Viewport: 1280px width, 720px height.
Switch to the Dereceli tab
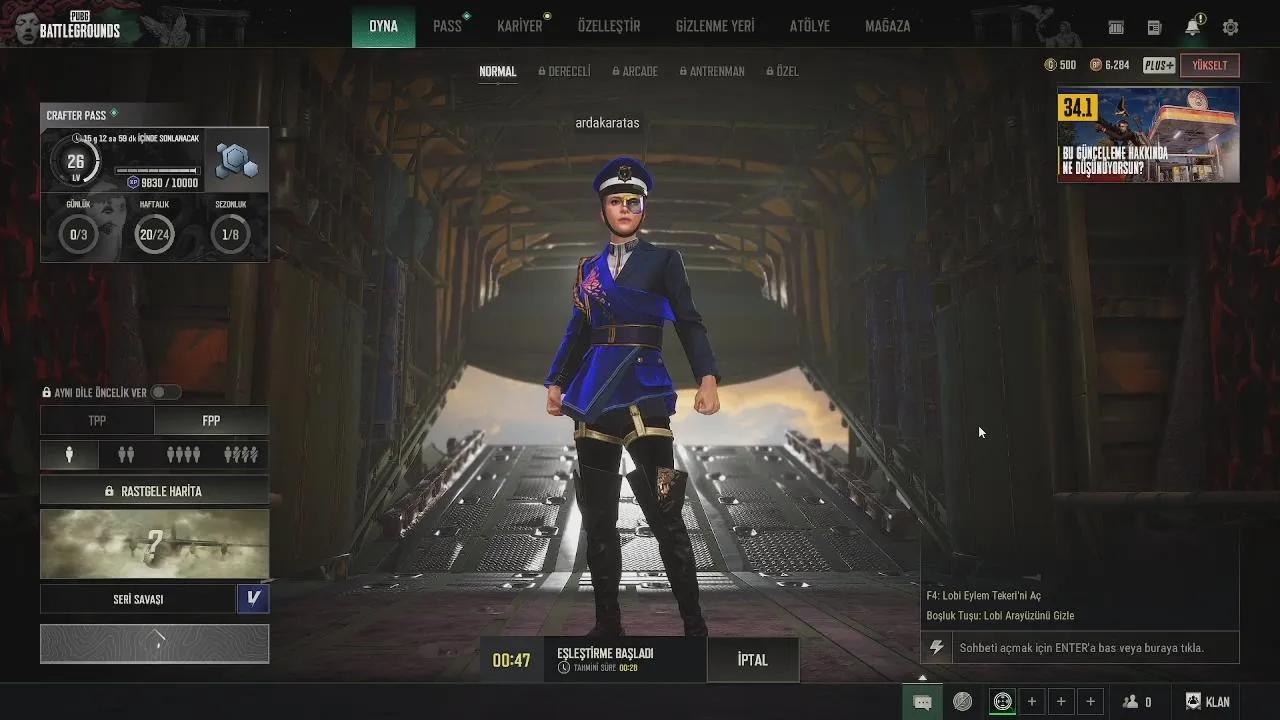click(x=564, y=71)
